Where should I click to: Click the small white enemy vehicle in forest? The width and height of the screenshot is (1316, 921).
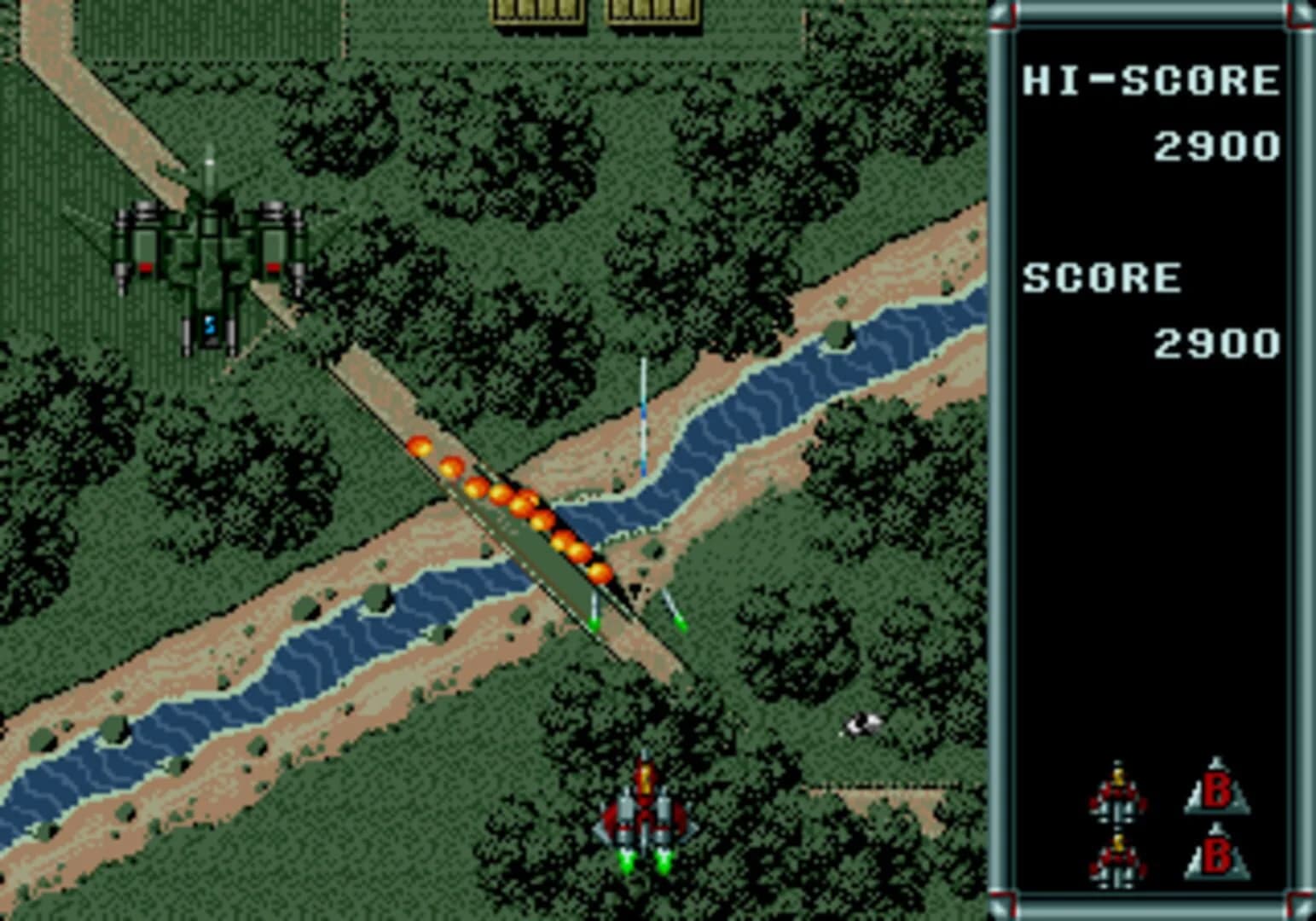(x=864, y=724)
